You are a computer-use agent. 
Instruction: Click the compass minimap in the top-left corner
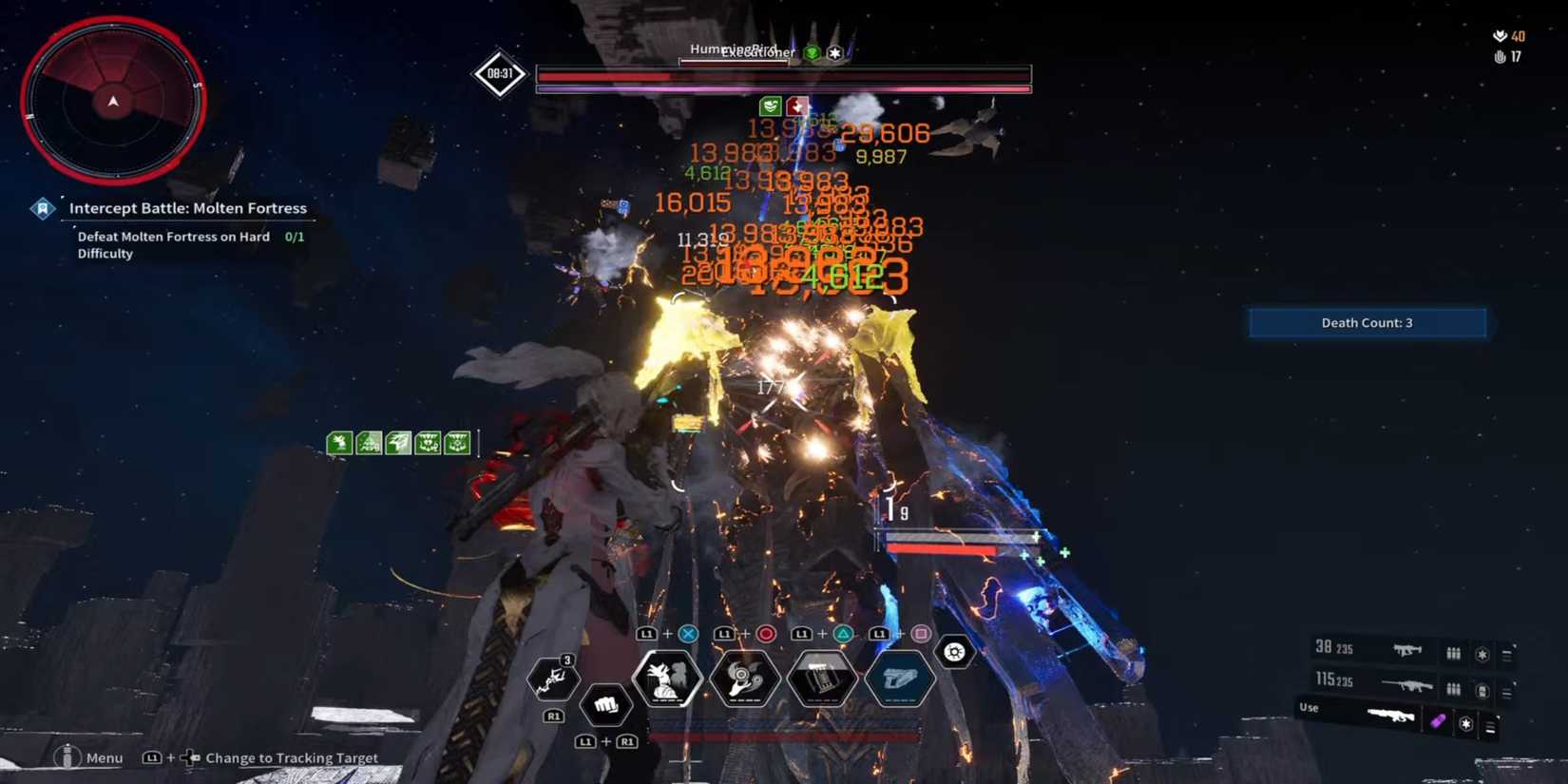point(113,100)
